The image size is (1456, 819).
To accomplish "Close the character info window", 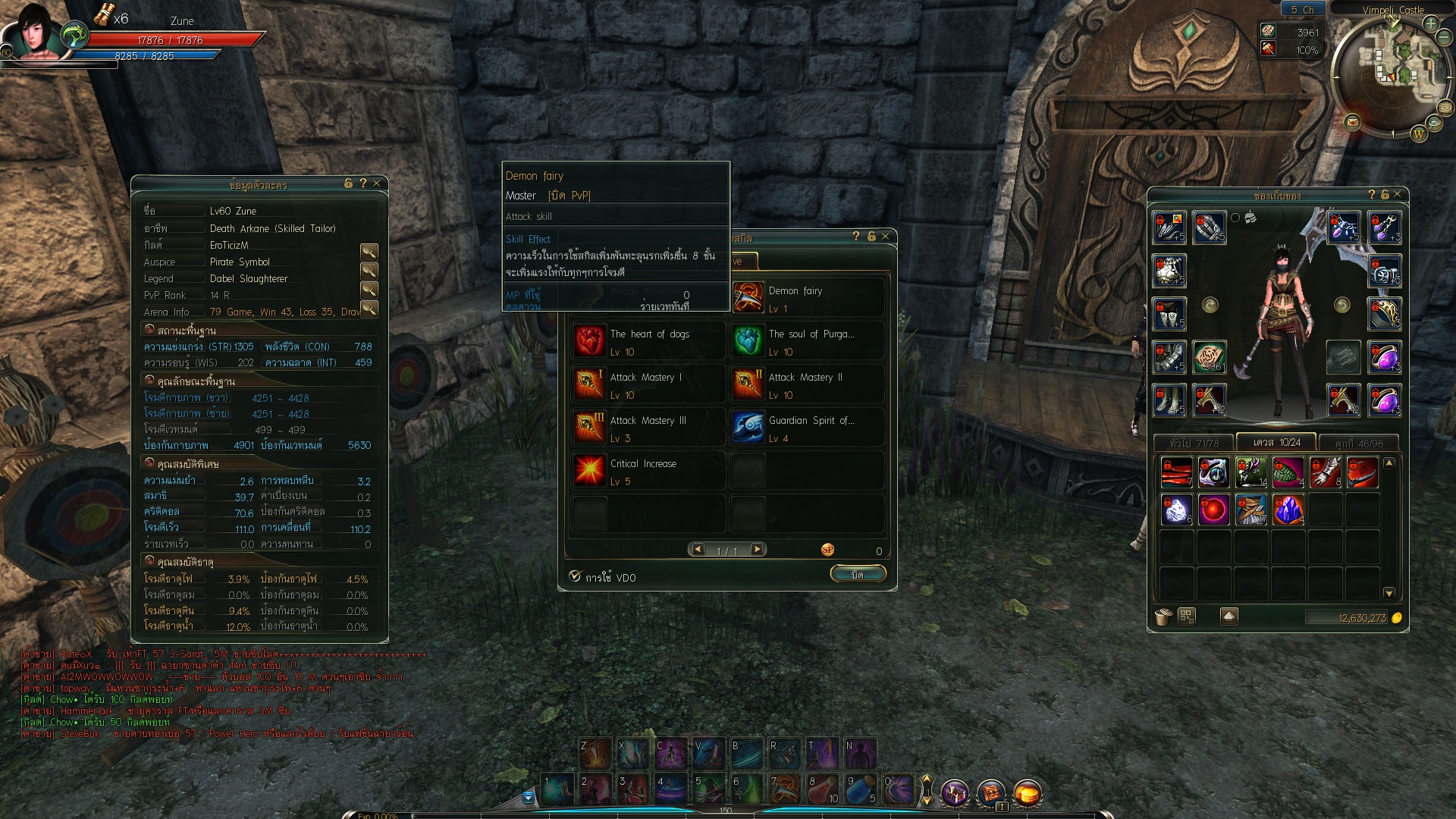I will [376, 184].
